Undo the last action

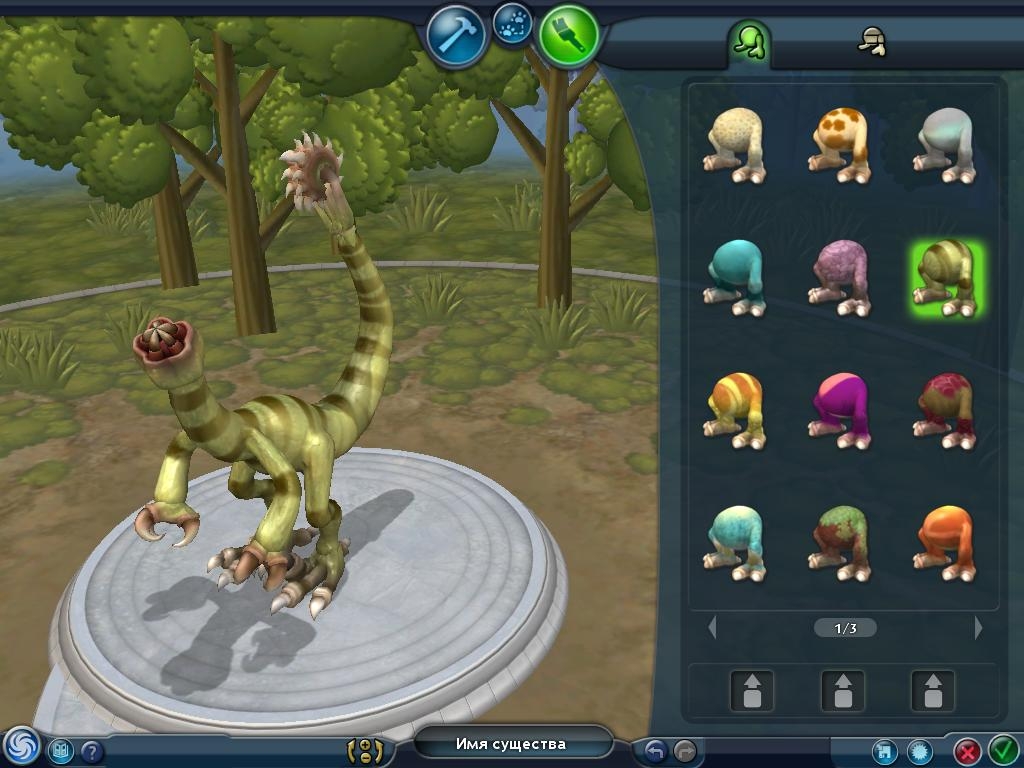point(655,750)
